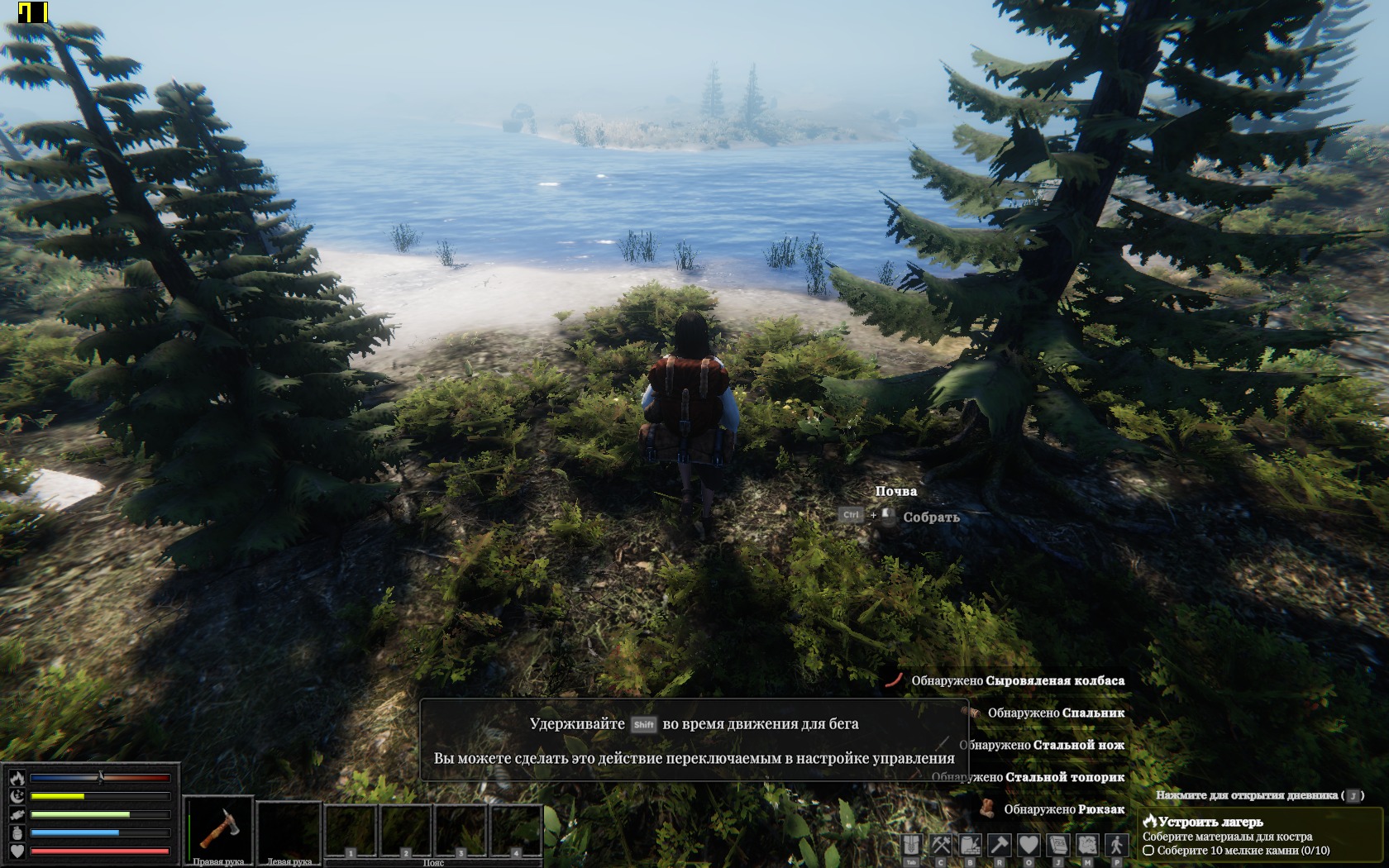Viewport: 1389px width, 868px height.
Task: Select the "Обнаружено Рюкзак" notification
Action: (x=1063, y=809)
